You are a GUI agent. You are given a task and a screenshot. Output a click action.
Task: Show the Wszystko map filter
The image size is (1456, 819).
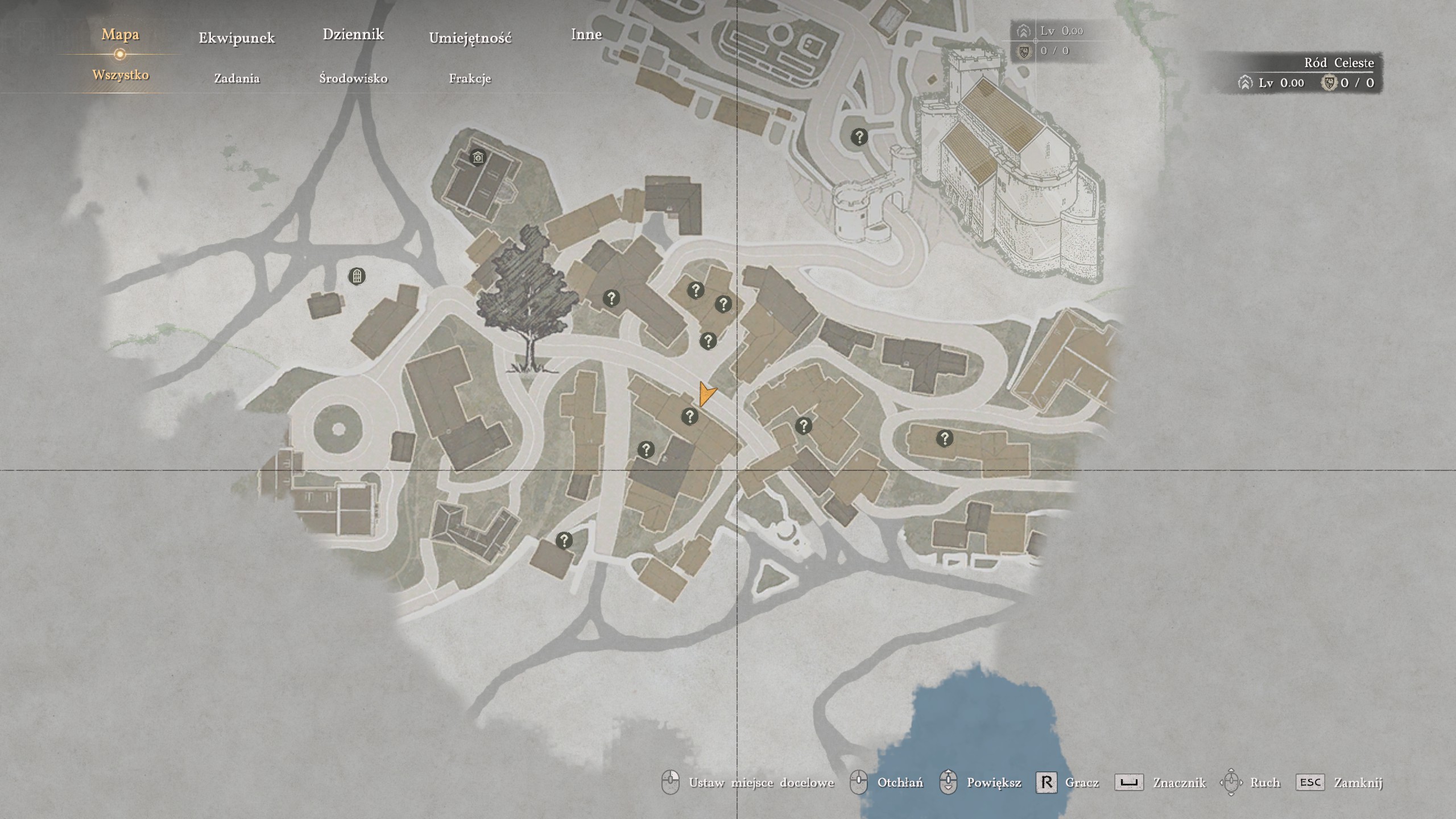click(121, 75)
